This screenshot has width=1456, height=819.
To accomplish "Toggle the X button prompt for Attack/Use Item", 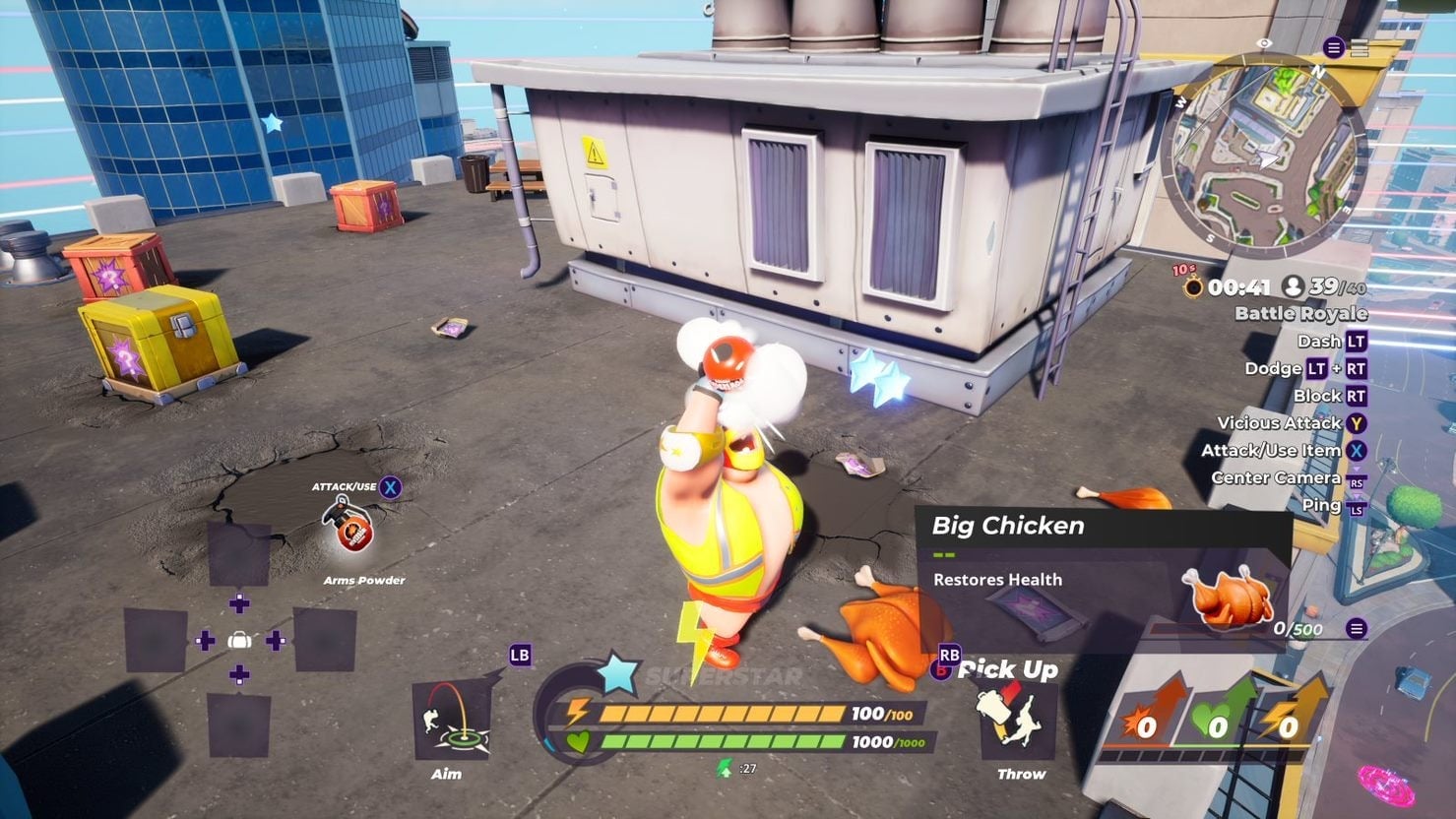I will [1359, 450].
